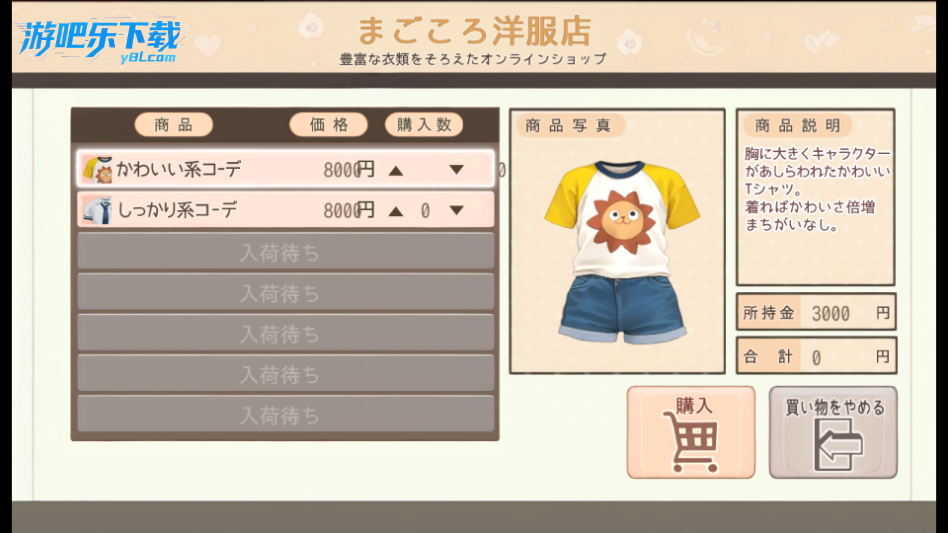Increase かわいい系コーデ purchase quantity
The height and width of the screenshot is (533, 948).
396,170
